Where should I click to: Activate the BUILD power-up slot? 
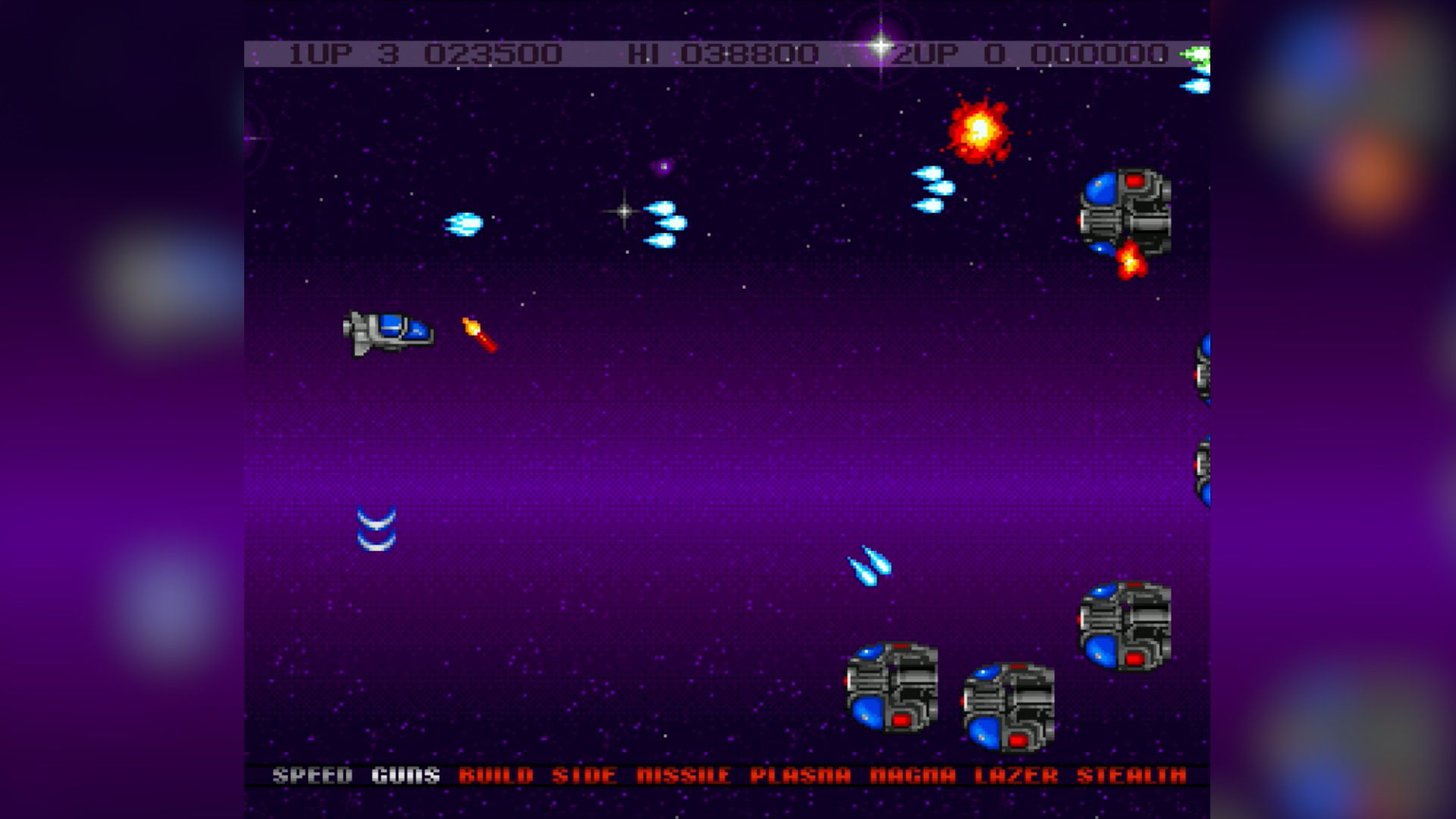[x=496, y=775]
